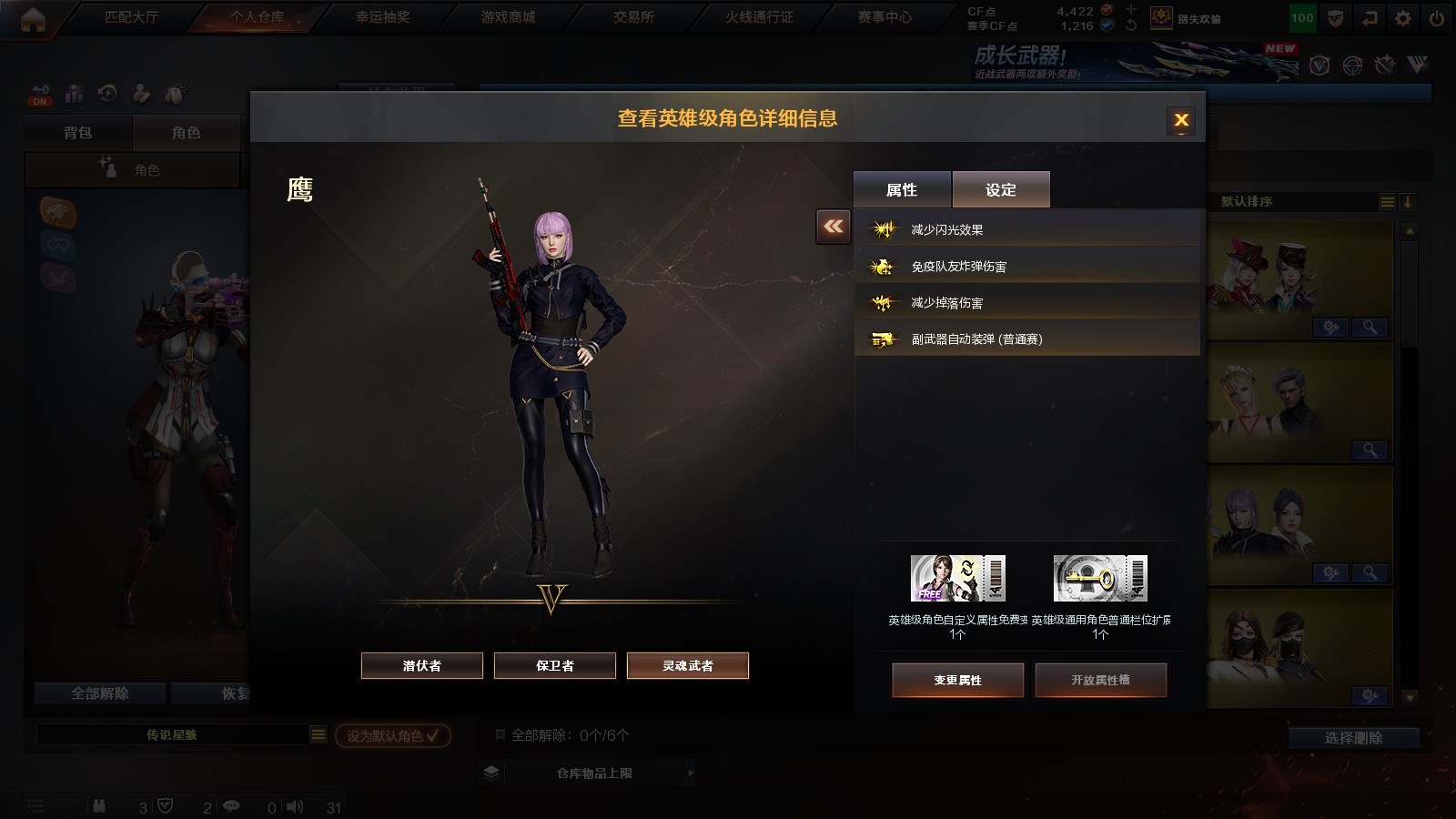Select the 灵魂武者 button
Viewport: 1456px width, 819px height.
point(688,665)
